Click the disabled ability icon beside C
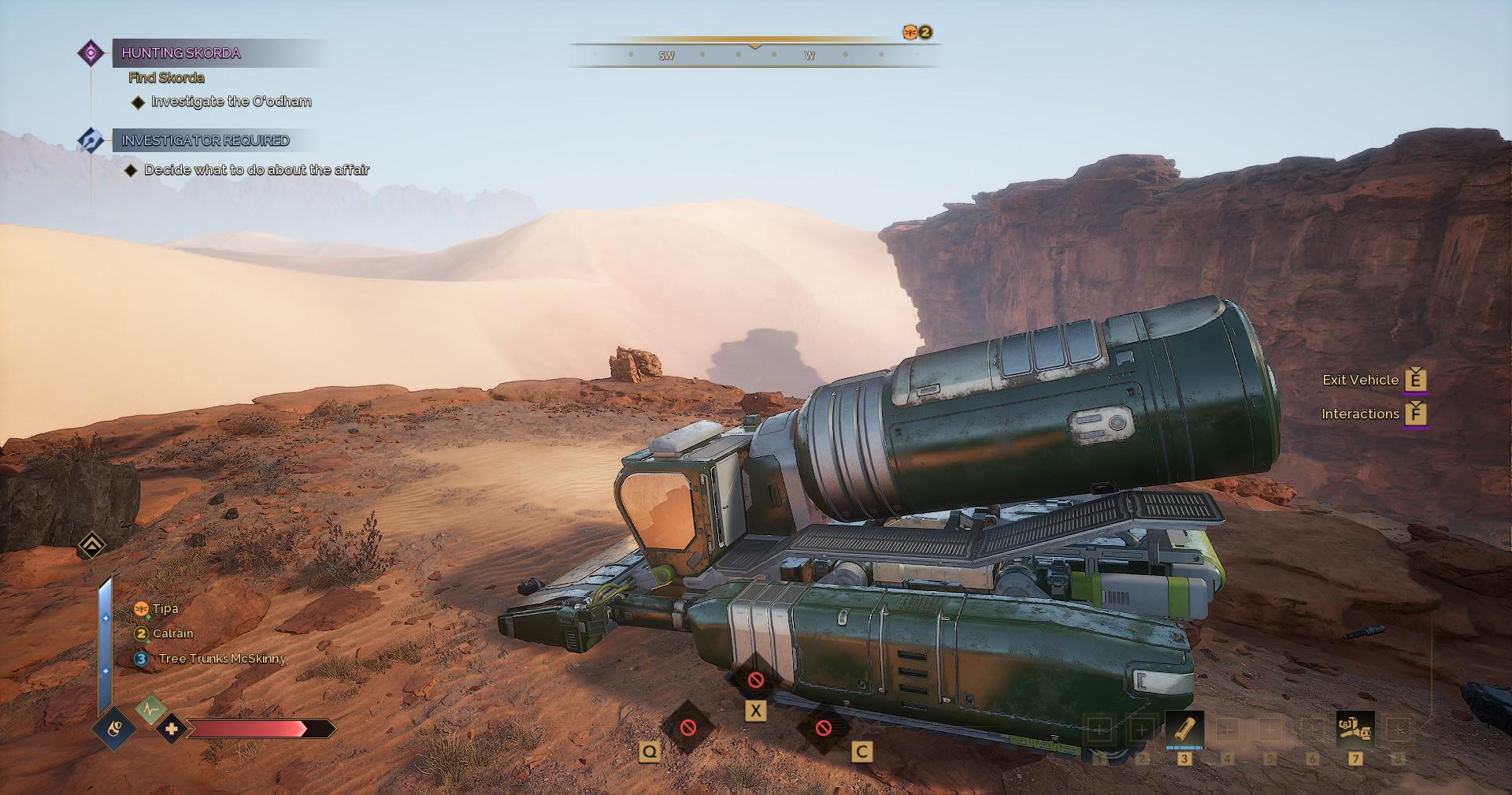1512x795 pixels. pyautogui.click(x=823, y=727)
